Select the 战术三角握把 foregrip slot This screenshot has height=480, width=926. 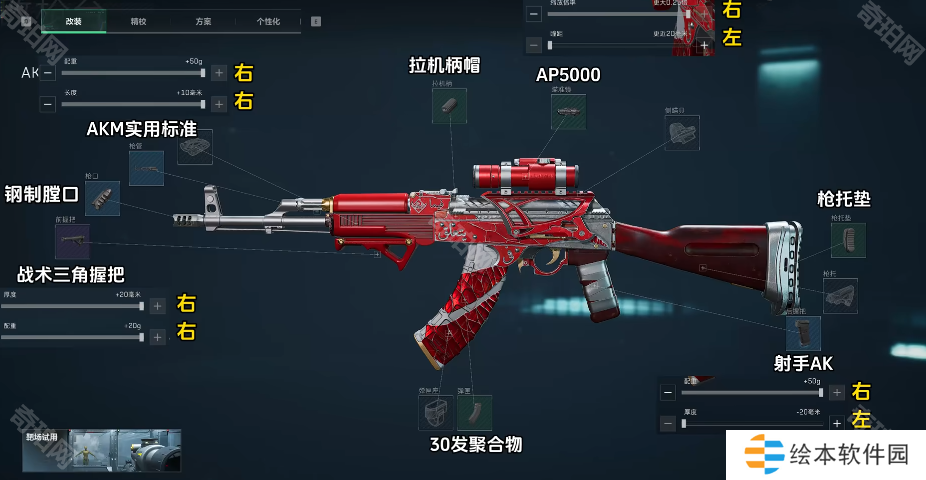point(72,241)
